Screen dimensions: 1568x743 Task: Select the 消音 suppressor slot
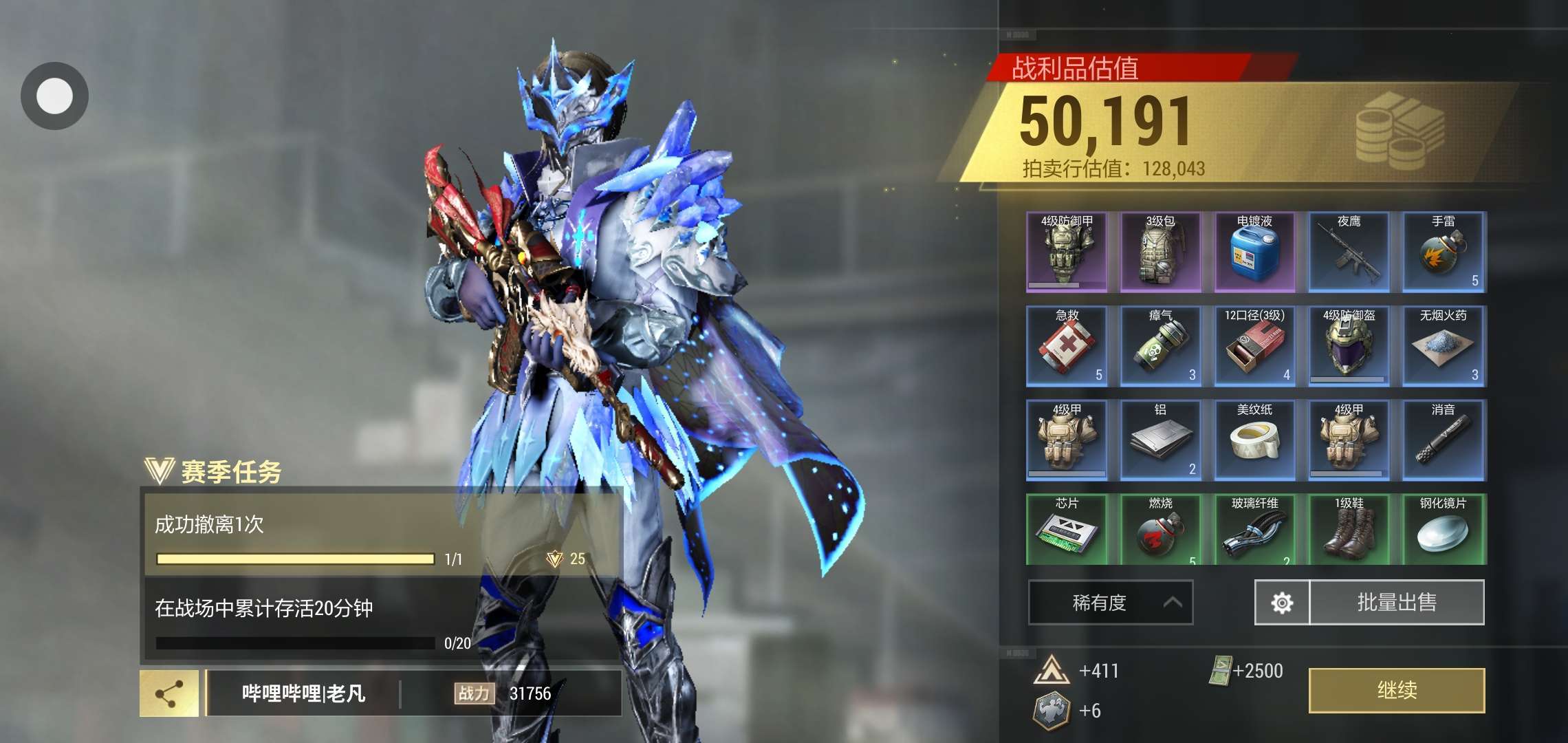[1444, 440]
